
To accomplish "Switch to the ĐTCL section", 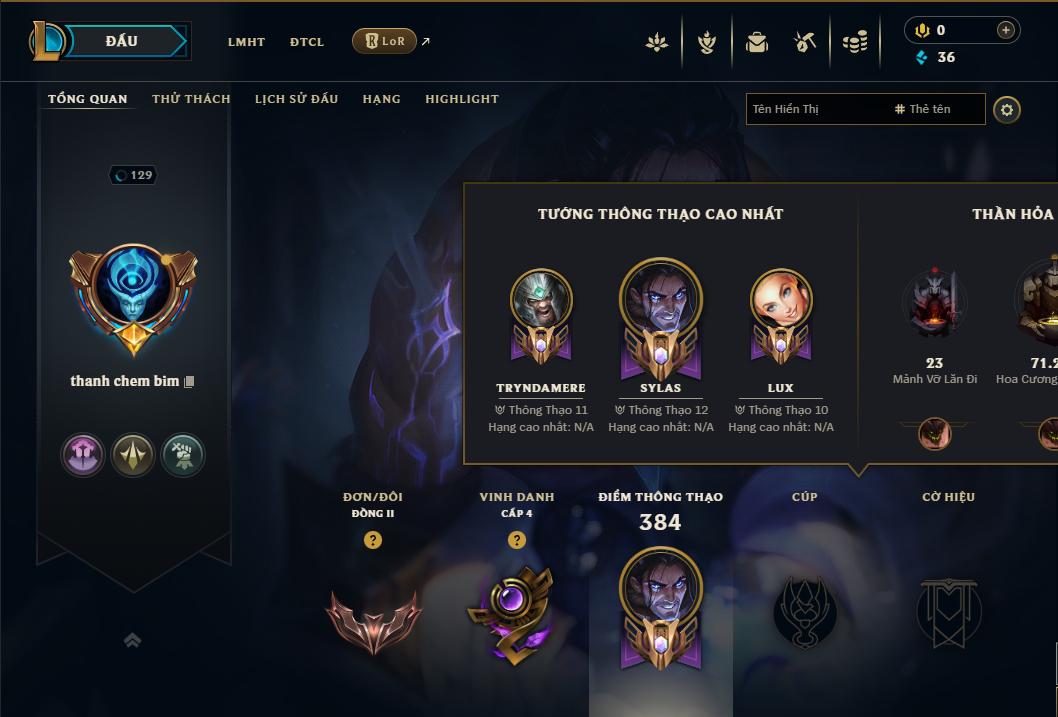I will [307, 42].
